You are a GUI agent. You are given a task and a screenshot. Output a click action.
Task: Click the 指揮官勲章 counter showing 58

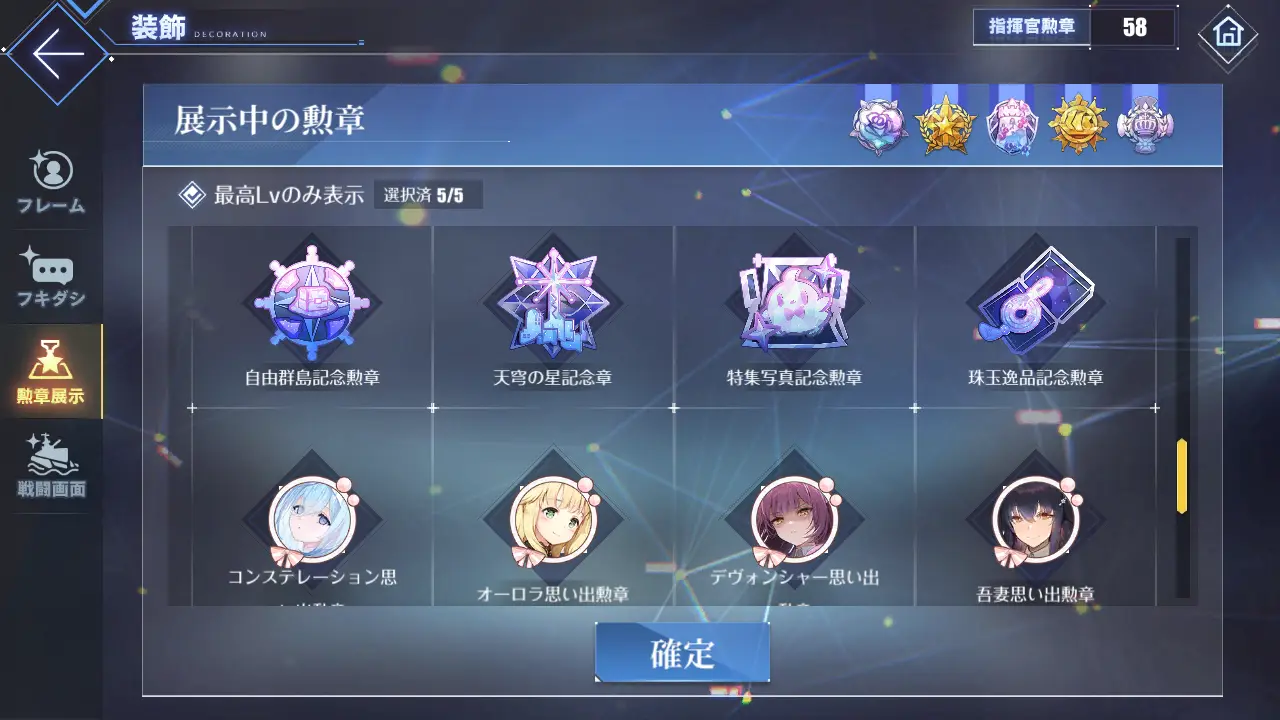1068,27
